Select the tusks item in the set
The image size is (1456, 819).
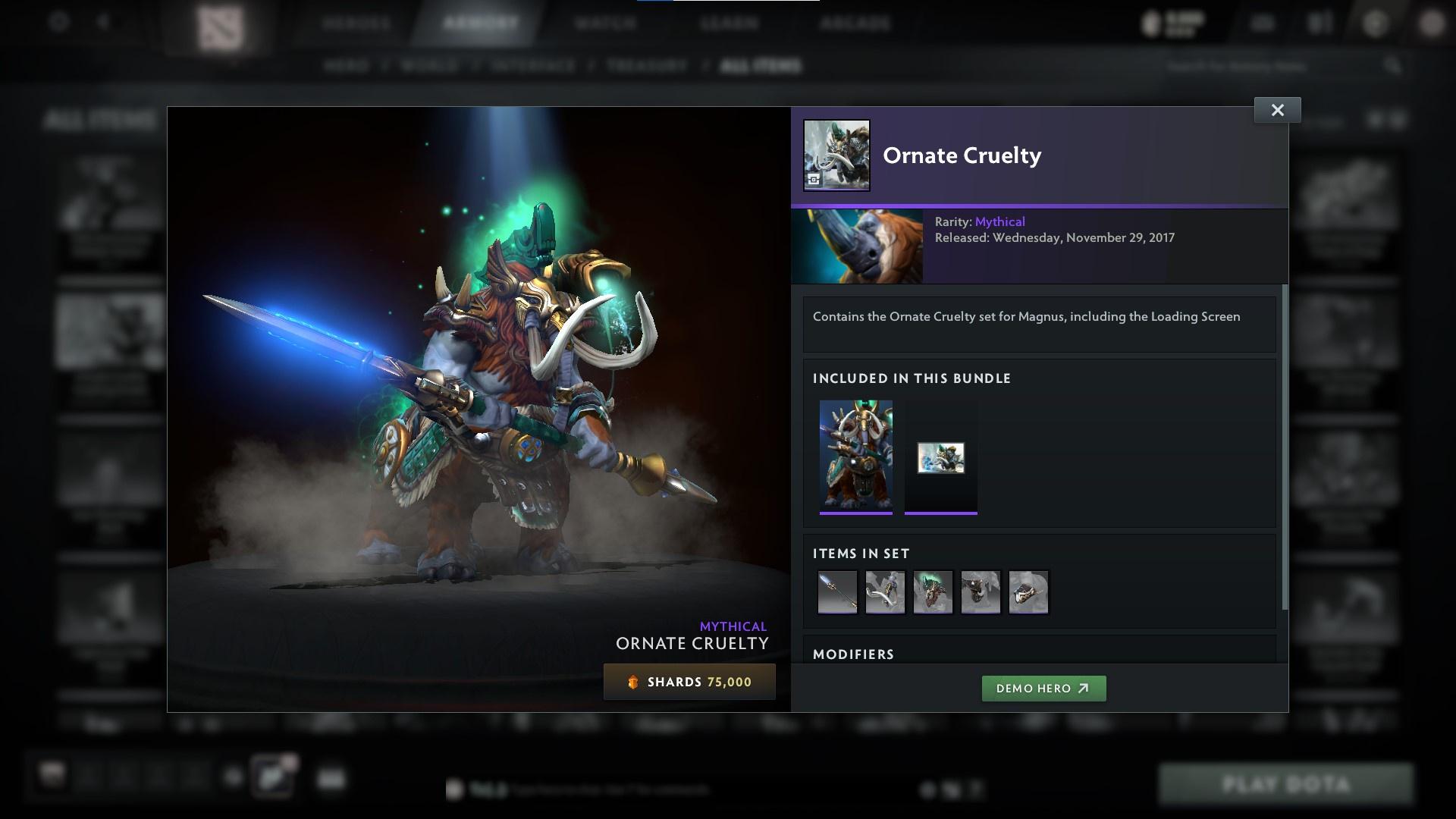[885, 592]
